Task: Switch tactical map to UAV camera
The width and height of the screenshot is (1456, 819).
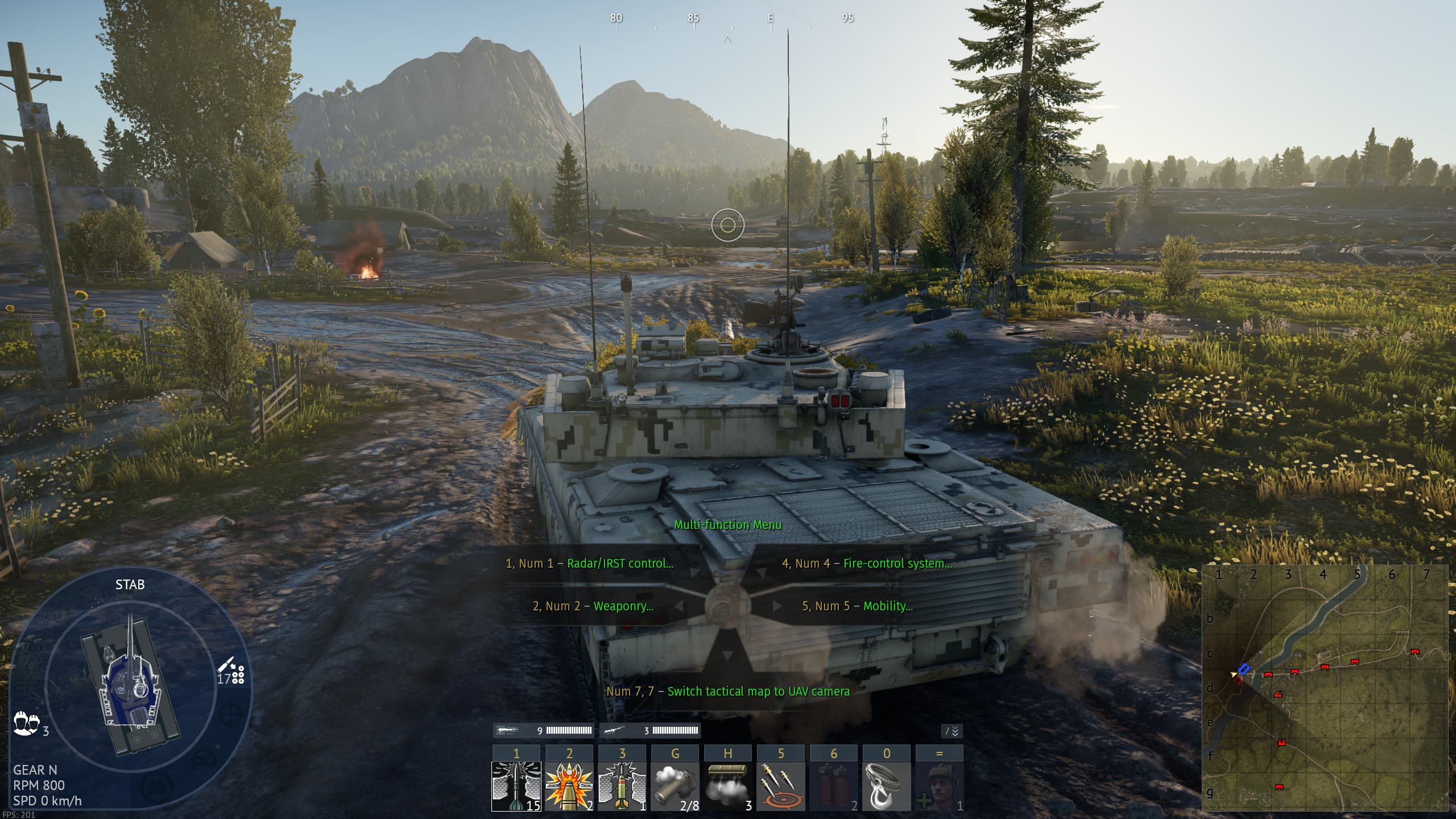Action: (728, 692)
